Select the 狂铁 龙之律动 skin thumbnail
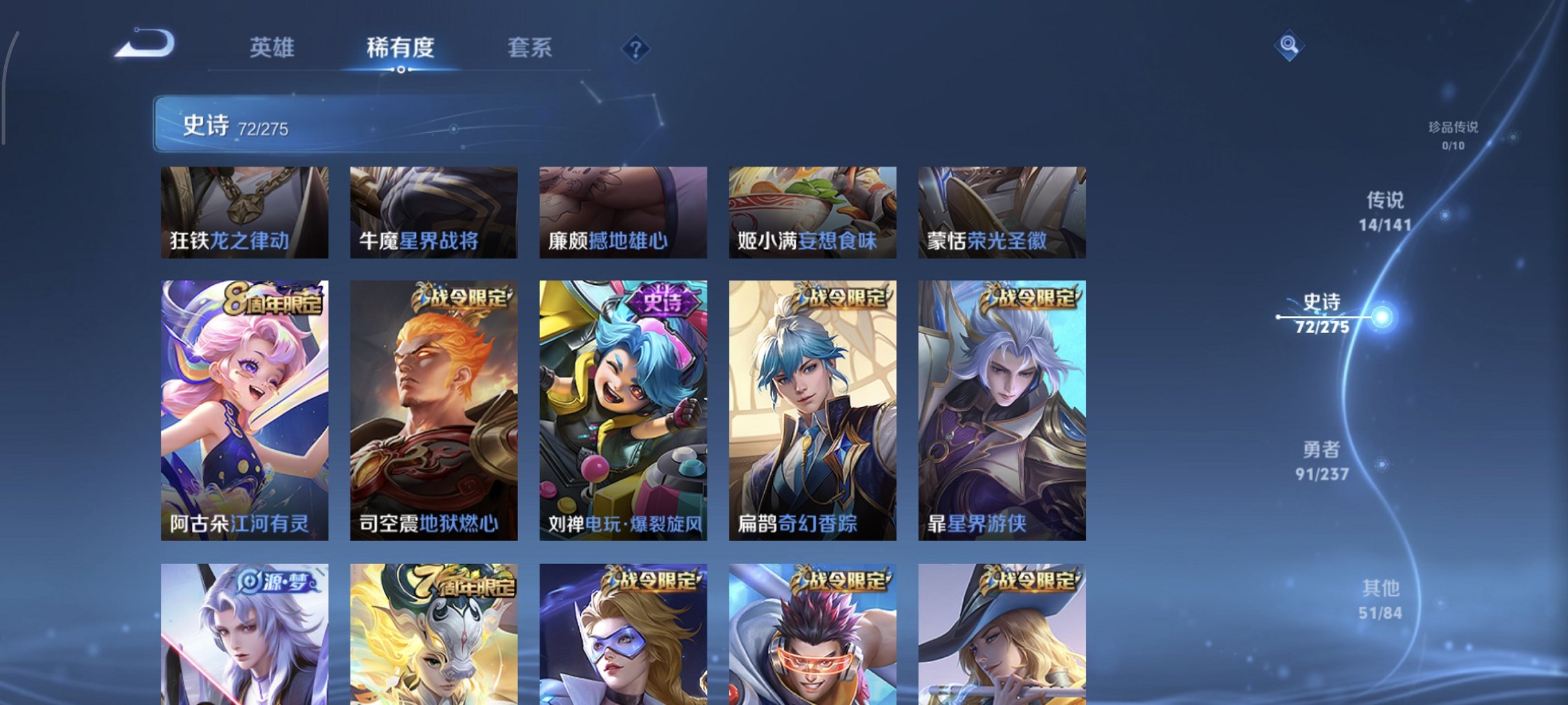 [x=245, y=212]
